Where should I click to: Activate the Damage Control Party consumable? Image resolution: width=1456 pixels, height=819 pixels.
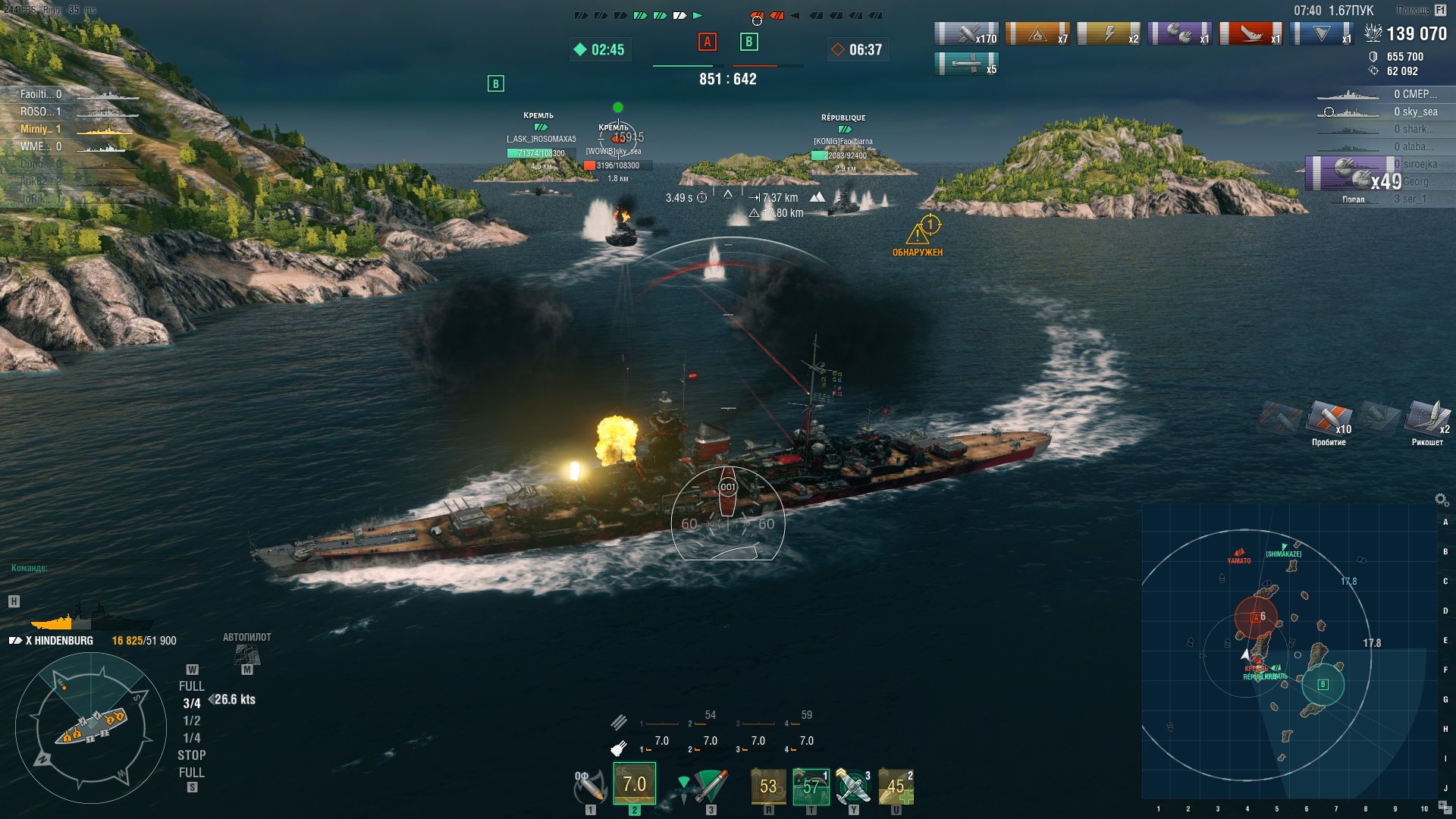[767, 786]
